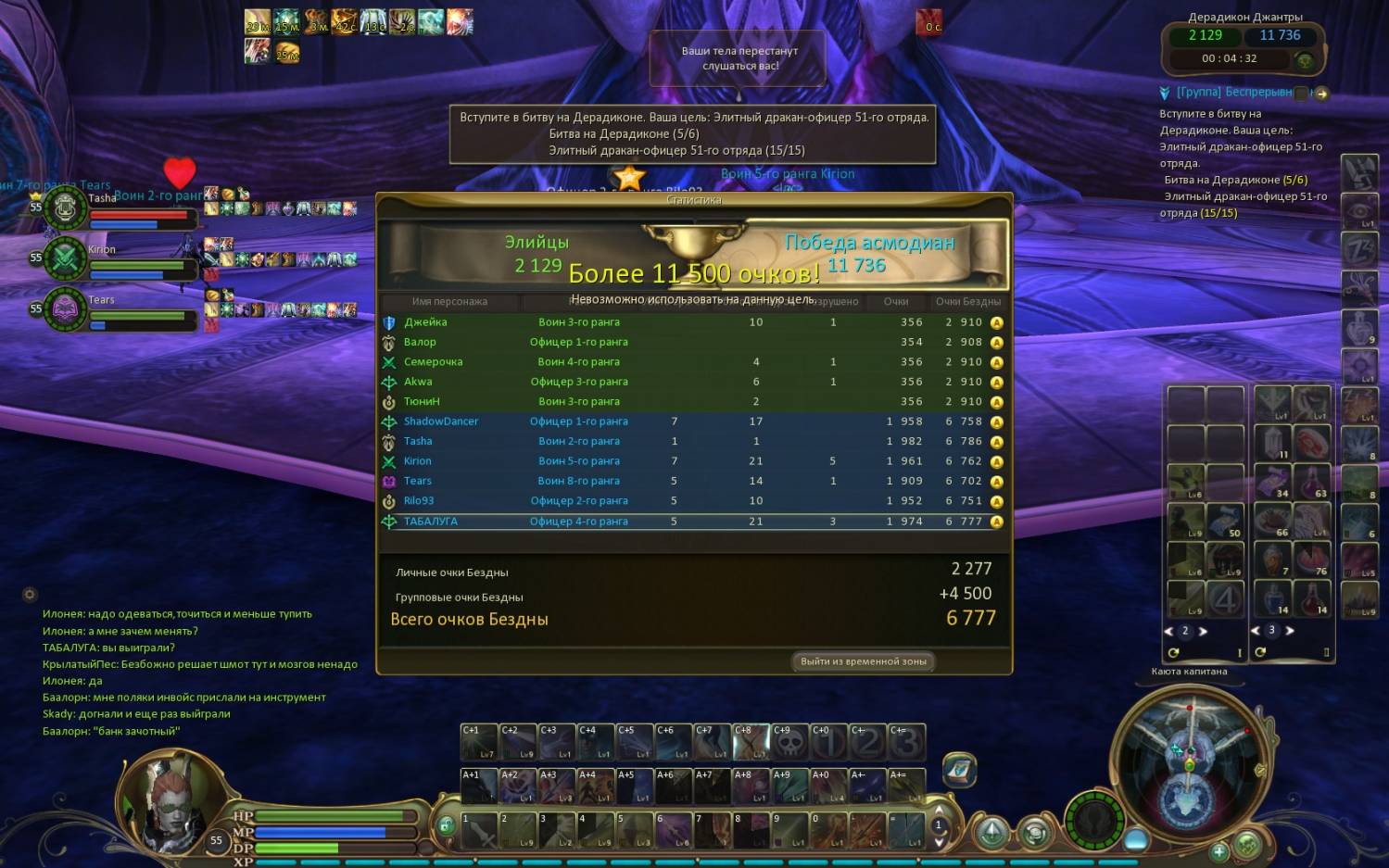The image size is (1389, 868).
Task: Open the map book icon above the hotbar
Action: pyautogui.click(x=960, y=770)
